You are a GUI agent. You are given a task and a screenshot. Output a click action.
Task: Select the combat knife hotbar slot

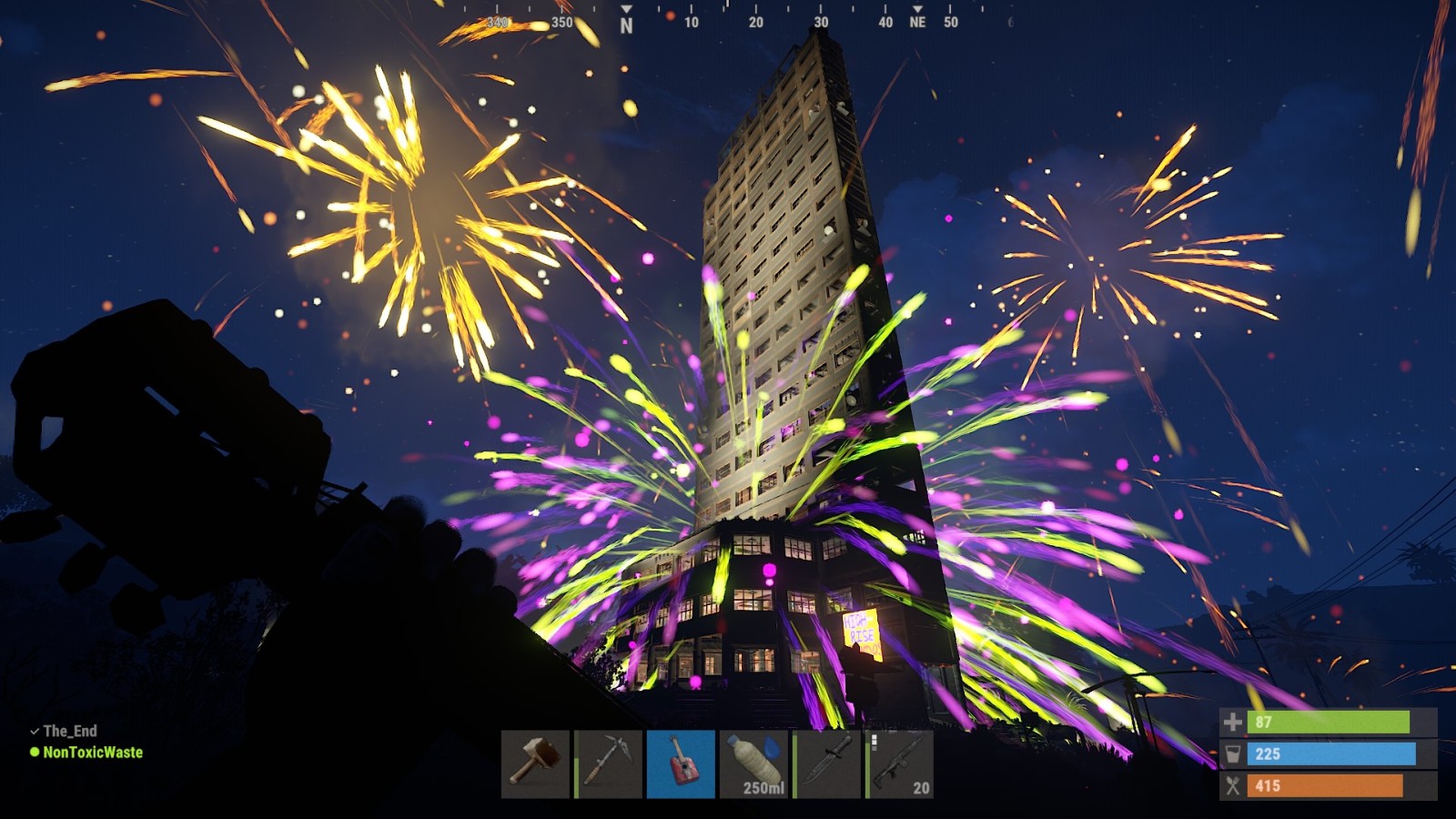coord(826,764)
